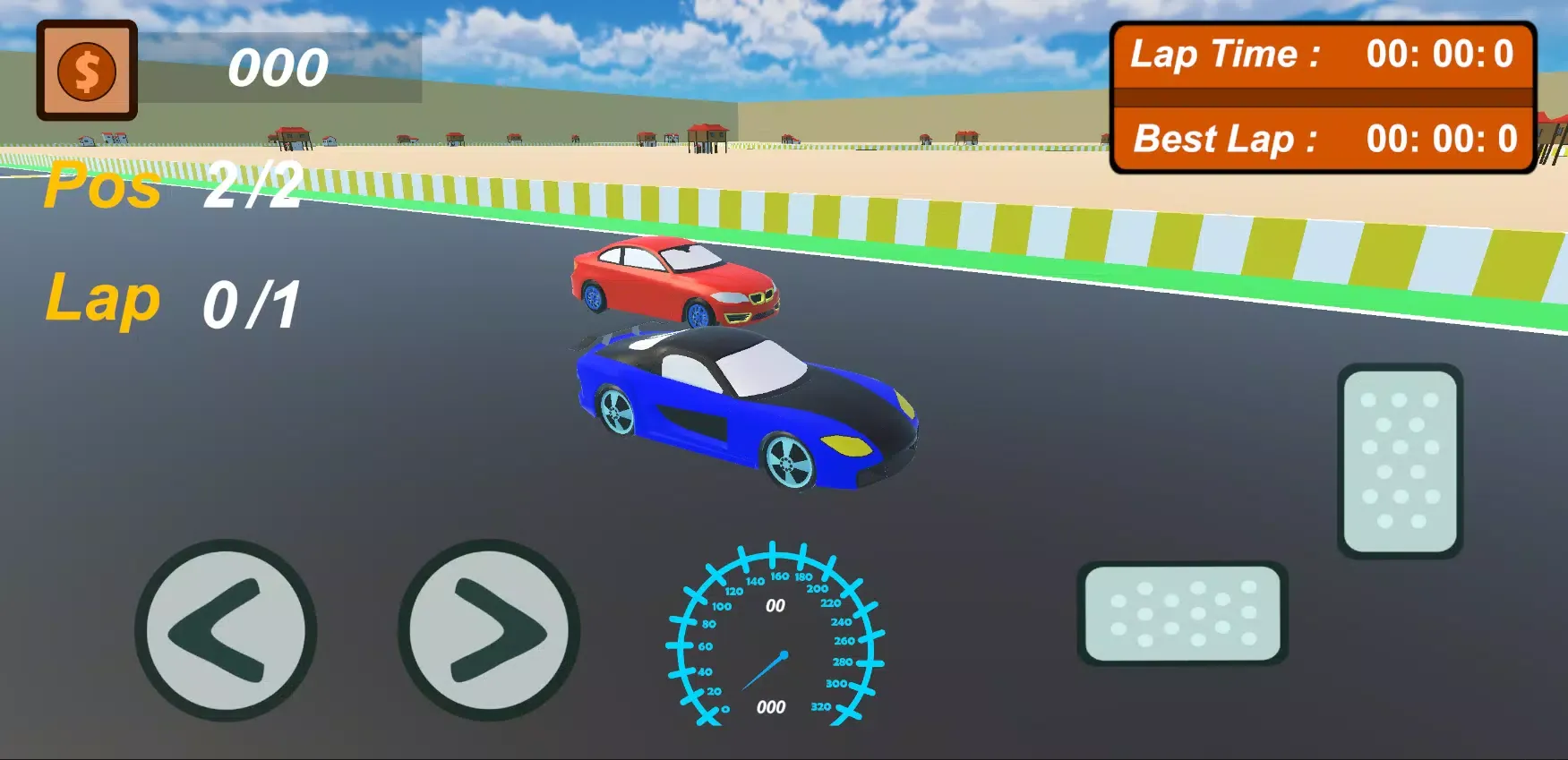Steer right with the right arrow button

(489, 630)
